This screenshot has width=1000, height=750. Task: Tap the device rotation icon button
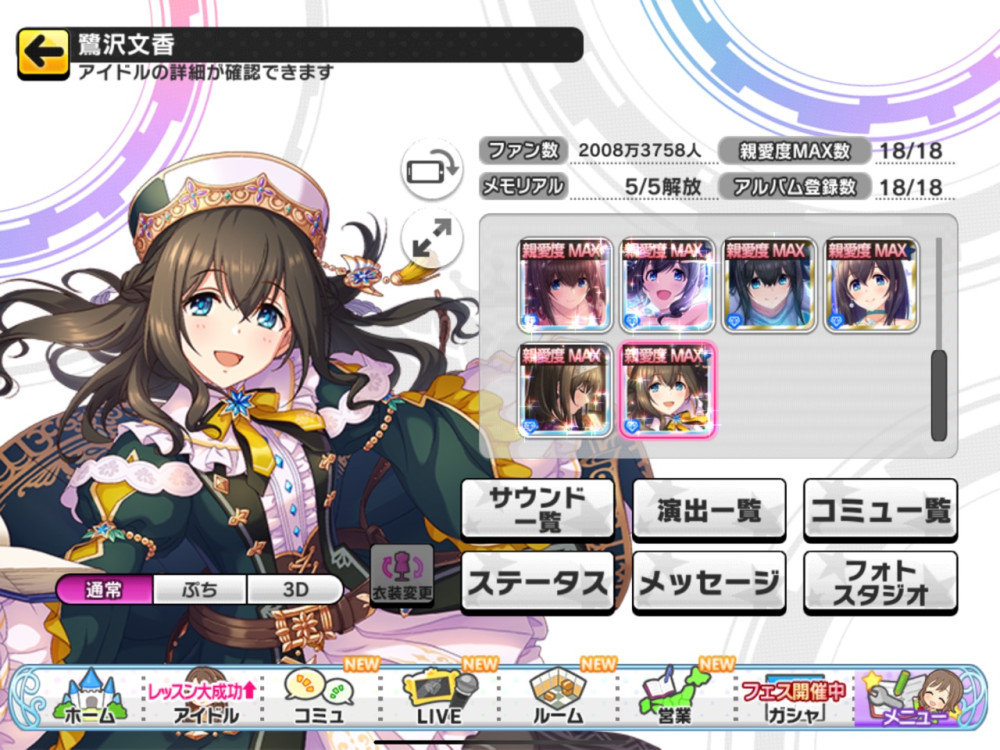tap(431, 170)
